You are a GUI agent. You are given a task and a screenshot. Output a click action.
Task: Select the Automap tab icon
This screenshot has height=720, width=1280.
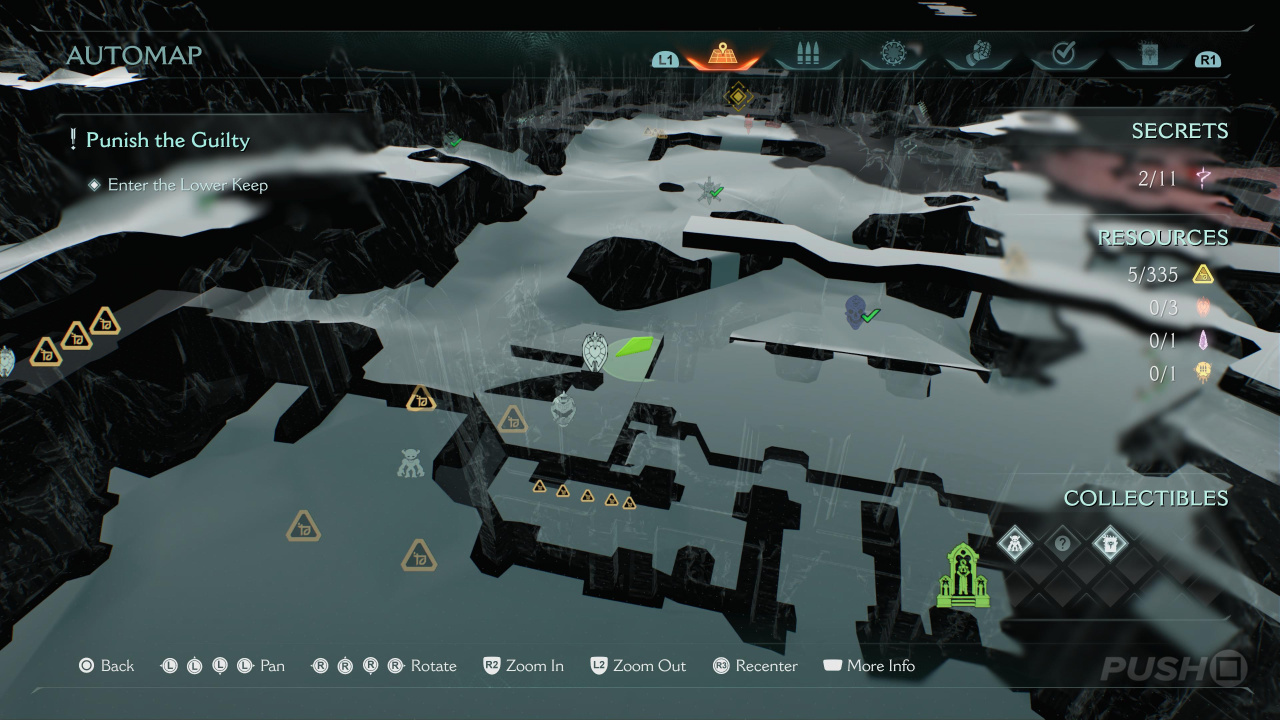(x=723, y=55)
